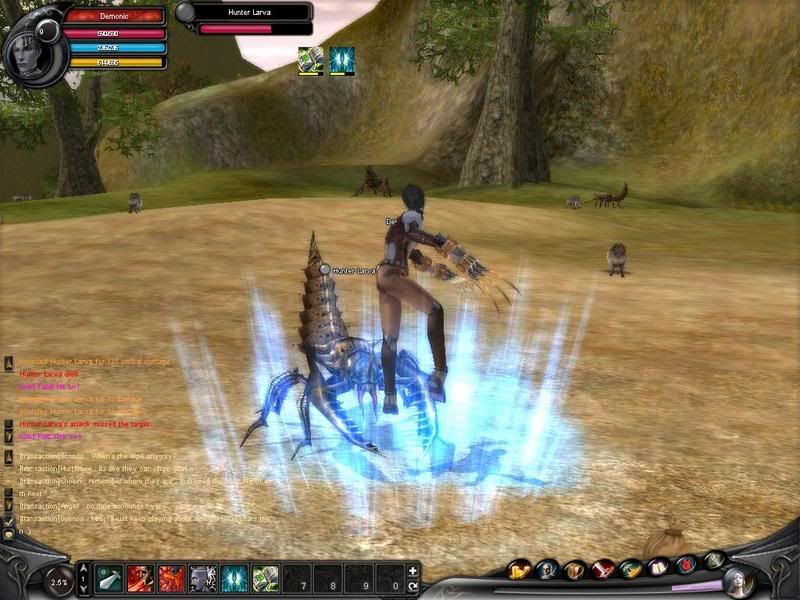800x600 pixels.
Task: Cast the pale-faced character skill
Action: pyautogui.click(x=203, y=578)
